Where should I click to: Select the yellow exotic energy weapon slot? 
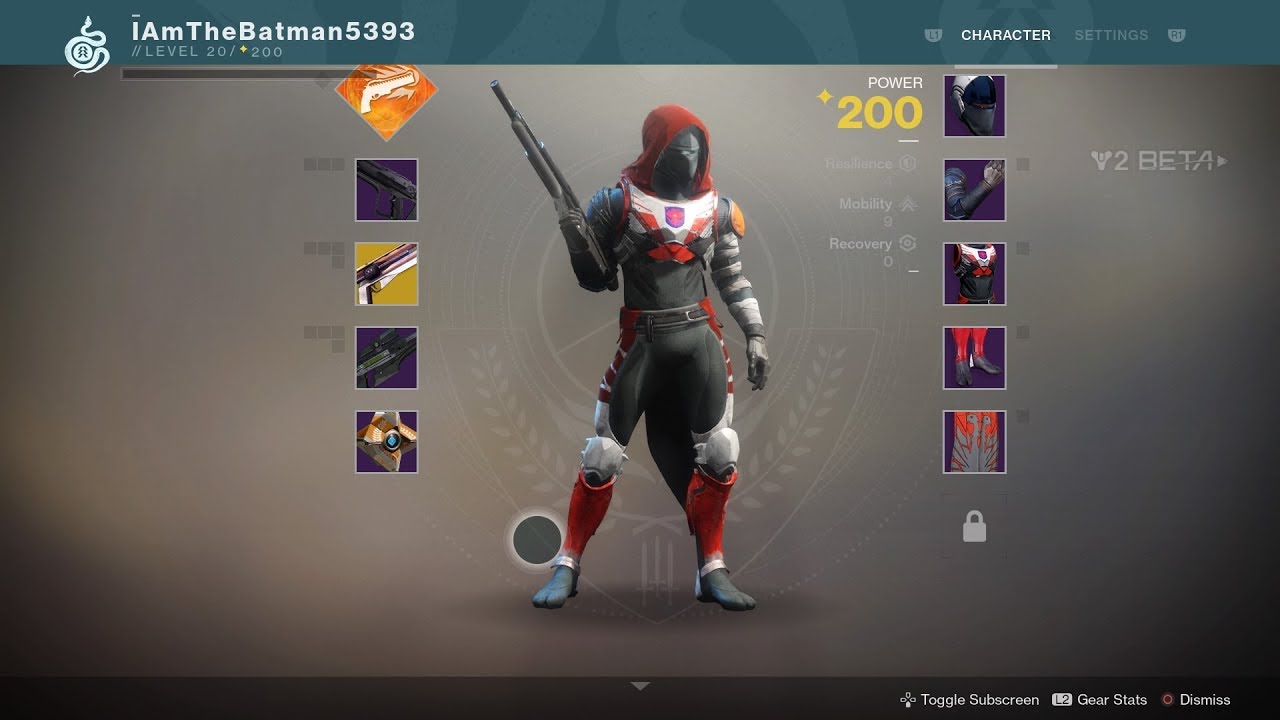tap(386, 274)
